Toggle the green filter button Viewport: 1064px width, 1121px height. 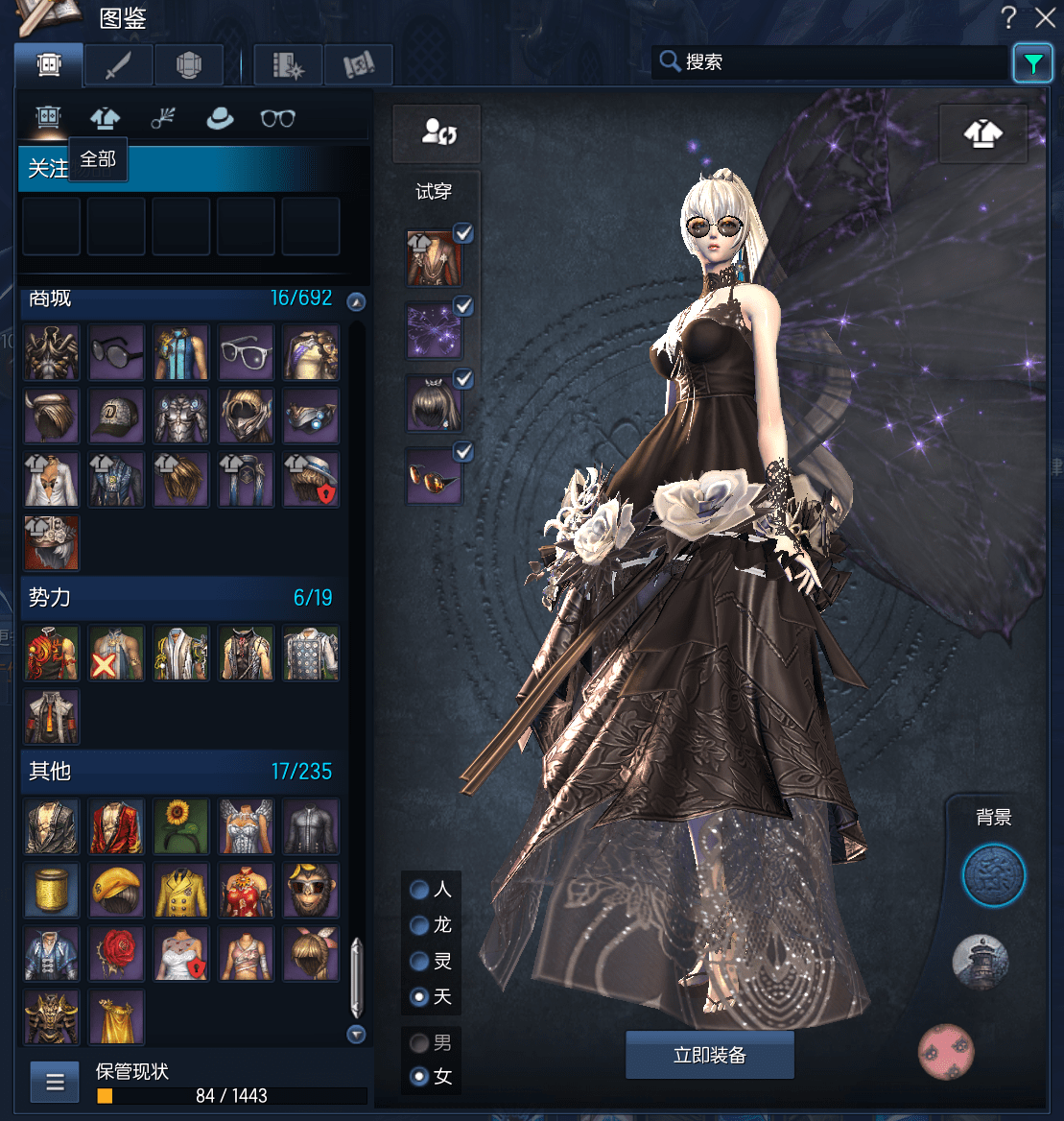click(x=1032, y=64)
